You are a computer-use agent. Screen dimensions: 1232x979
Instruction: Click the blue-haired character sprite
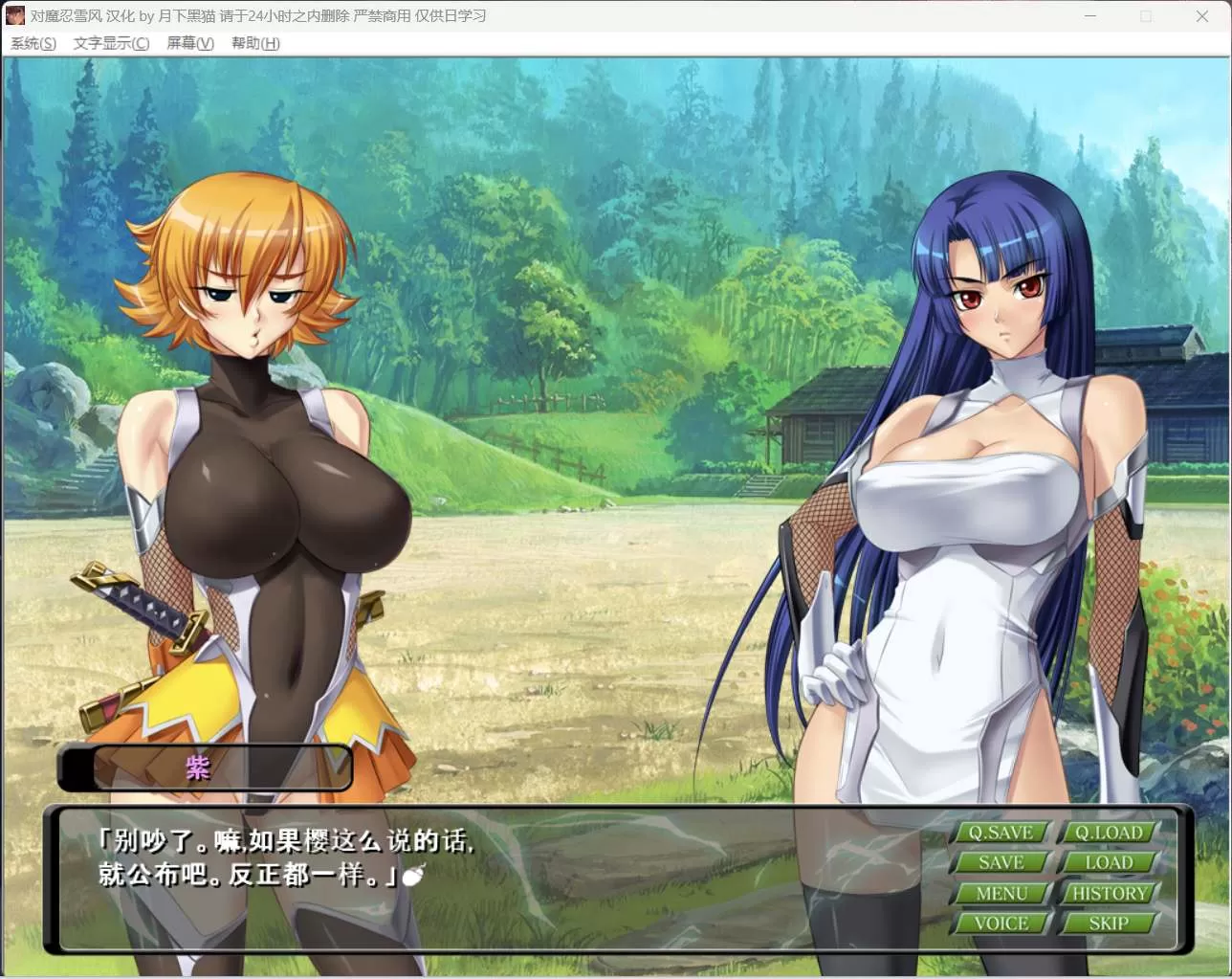[976, 478]
